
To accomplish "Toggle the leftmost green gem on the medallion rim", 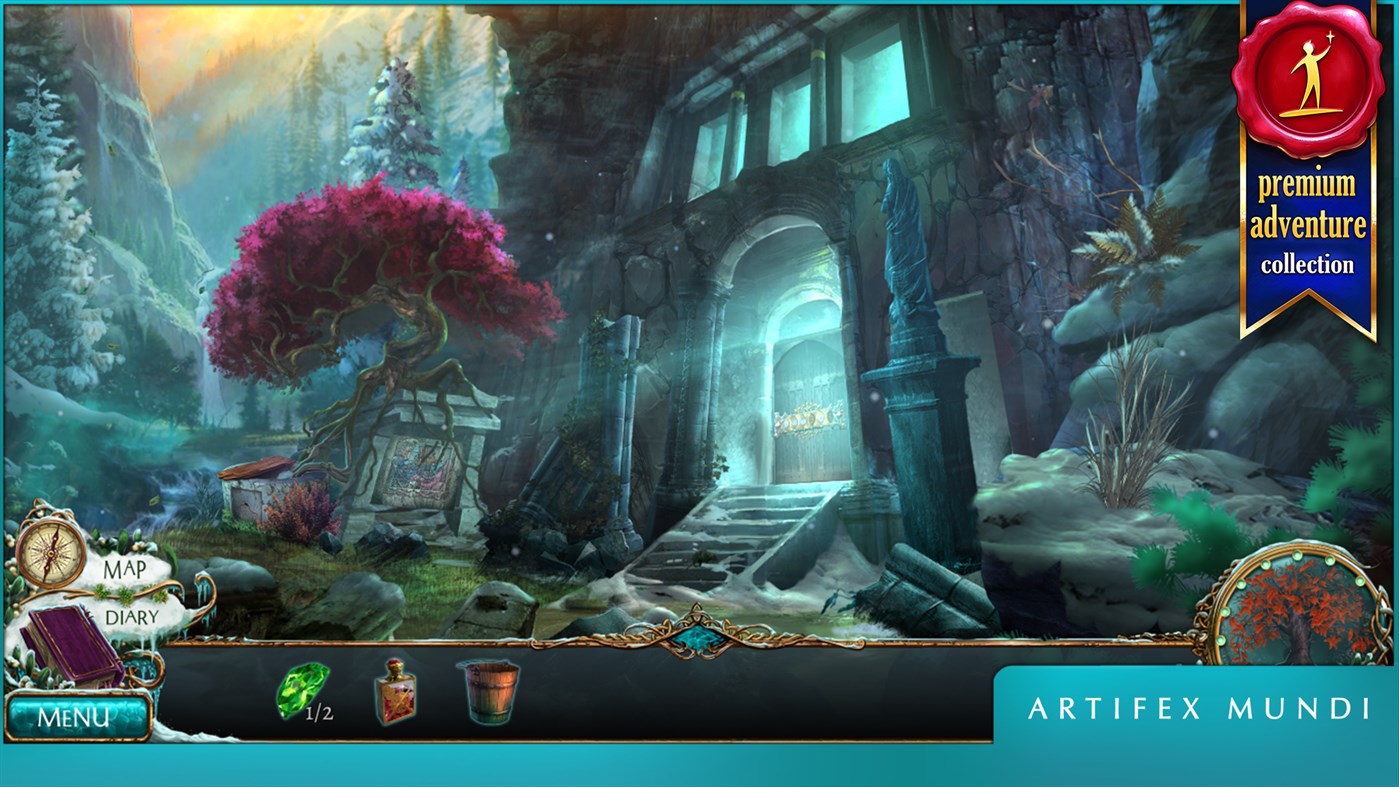I will (x=1223, y=638).
